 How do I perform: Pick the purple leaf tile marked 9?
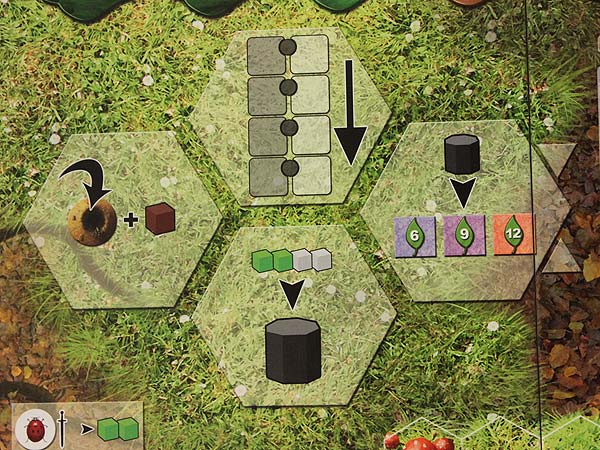pos(464,236)
